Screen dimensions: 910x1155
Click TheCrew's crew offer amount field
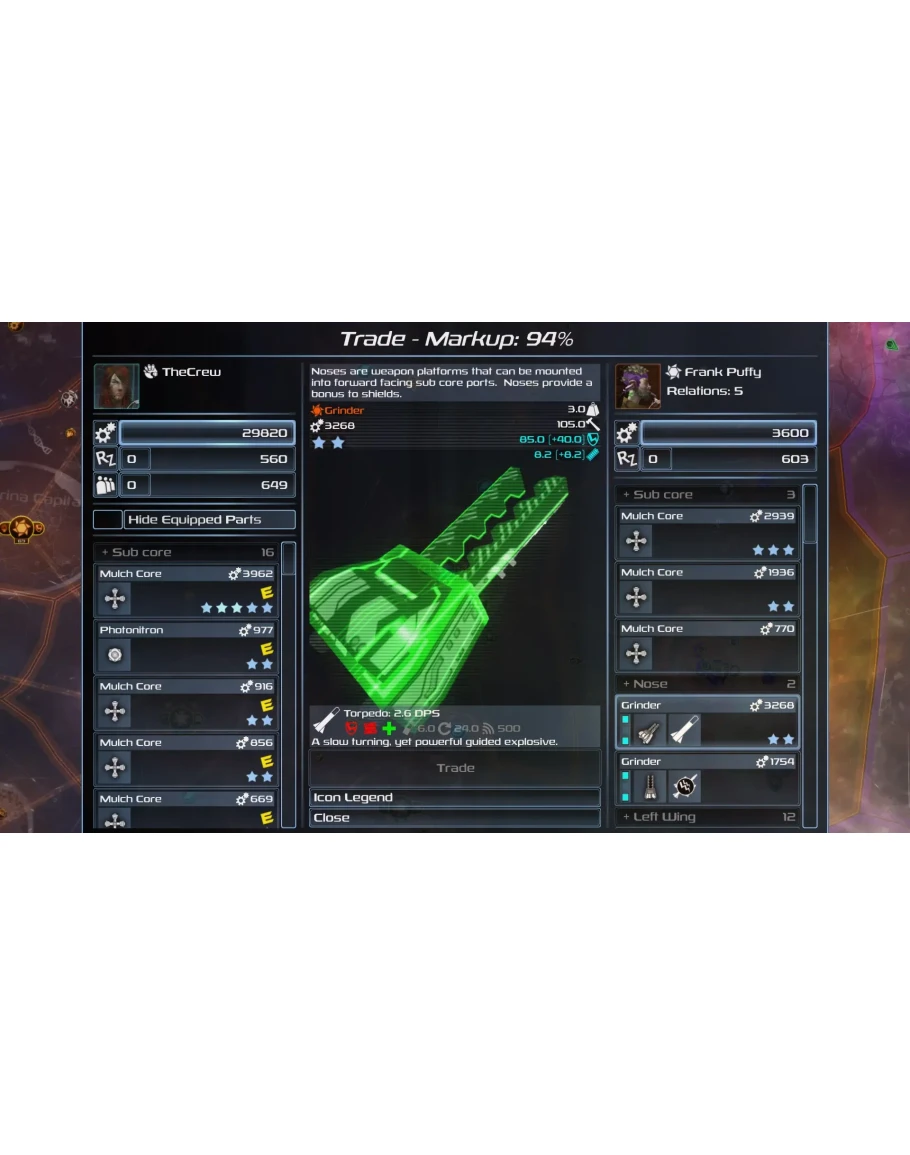pyautogui.click(x=136, y=485)
